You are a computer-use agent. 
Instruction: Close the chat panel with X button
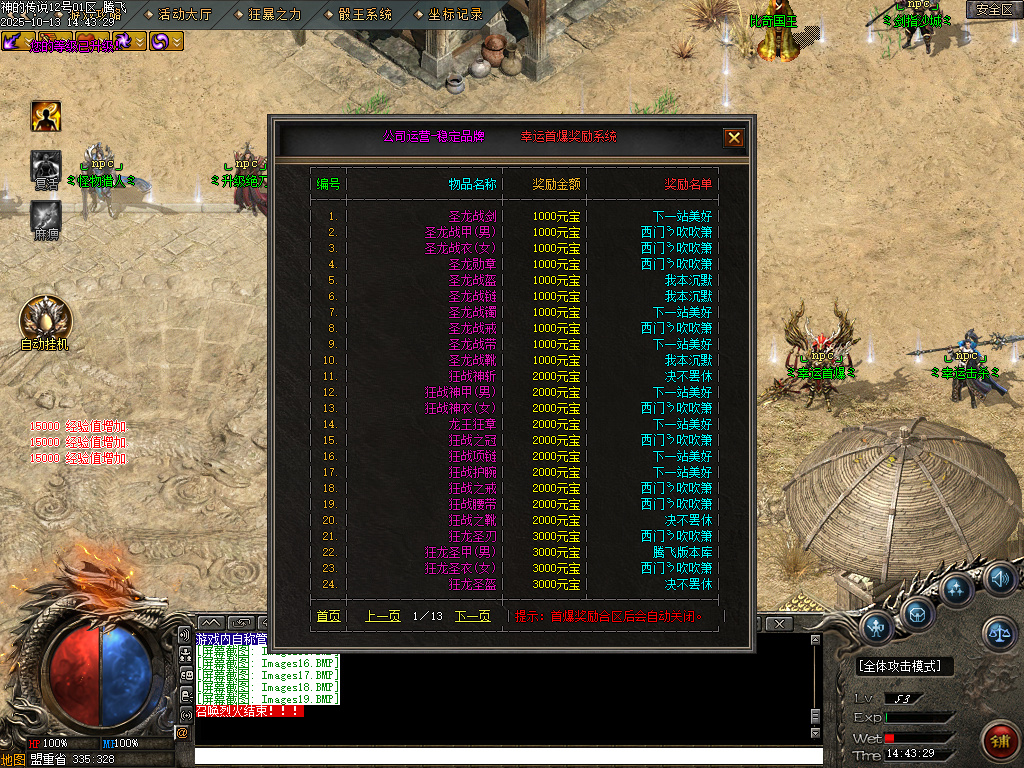click(x=779, y=624)
